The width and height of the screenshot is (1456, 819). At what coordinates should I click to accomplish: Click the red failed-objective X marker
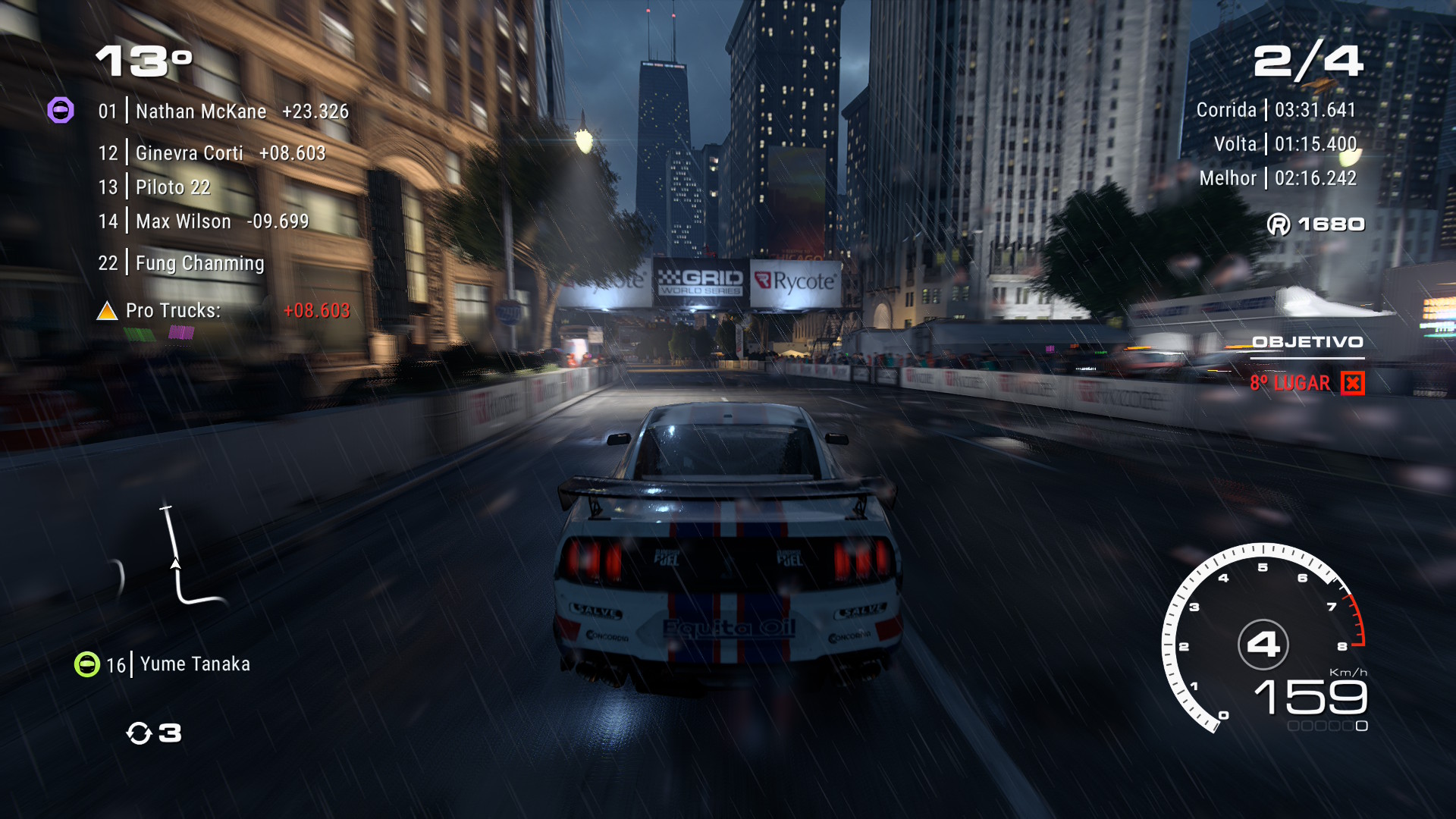point(1352,384)
